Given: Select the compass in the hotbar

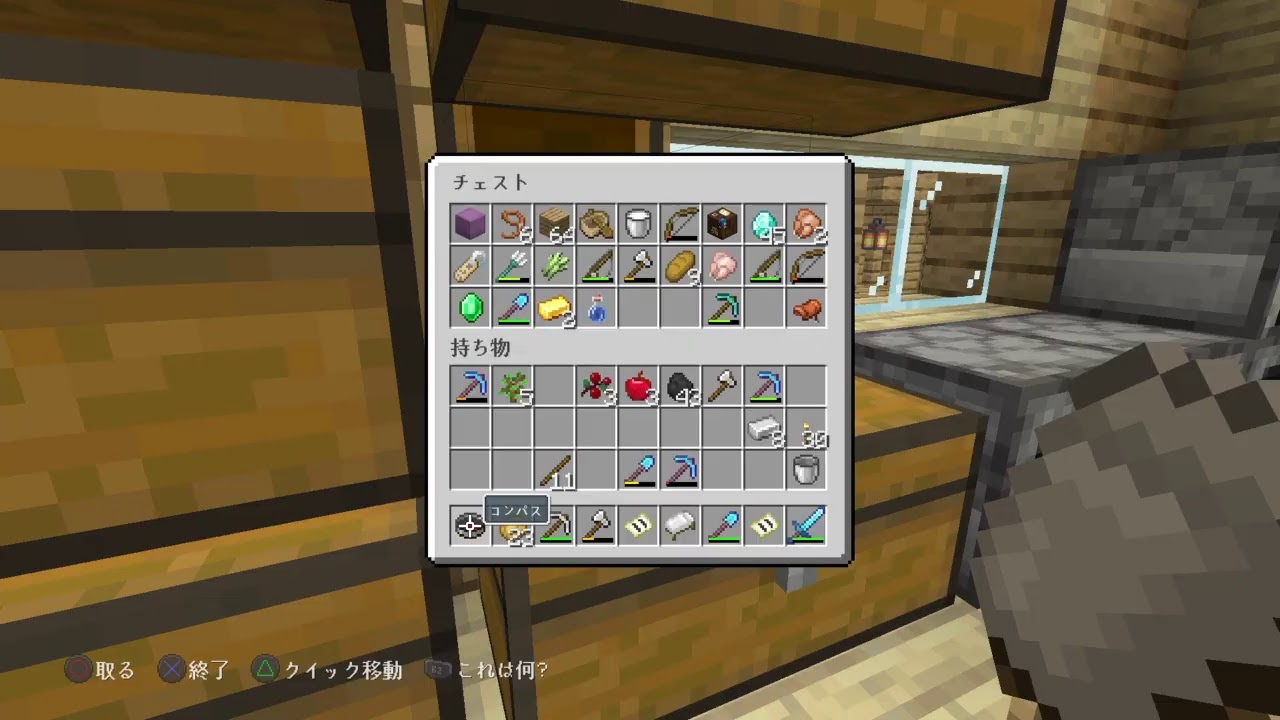Looking at the screenshot, I should pos(470,528).
